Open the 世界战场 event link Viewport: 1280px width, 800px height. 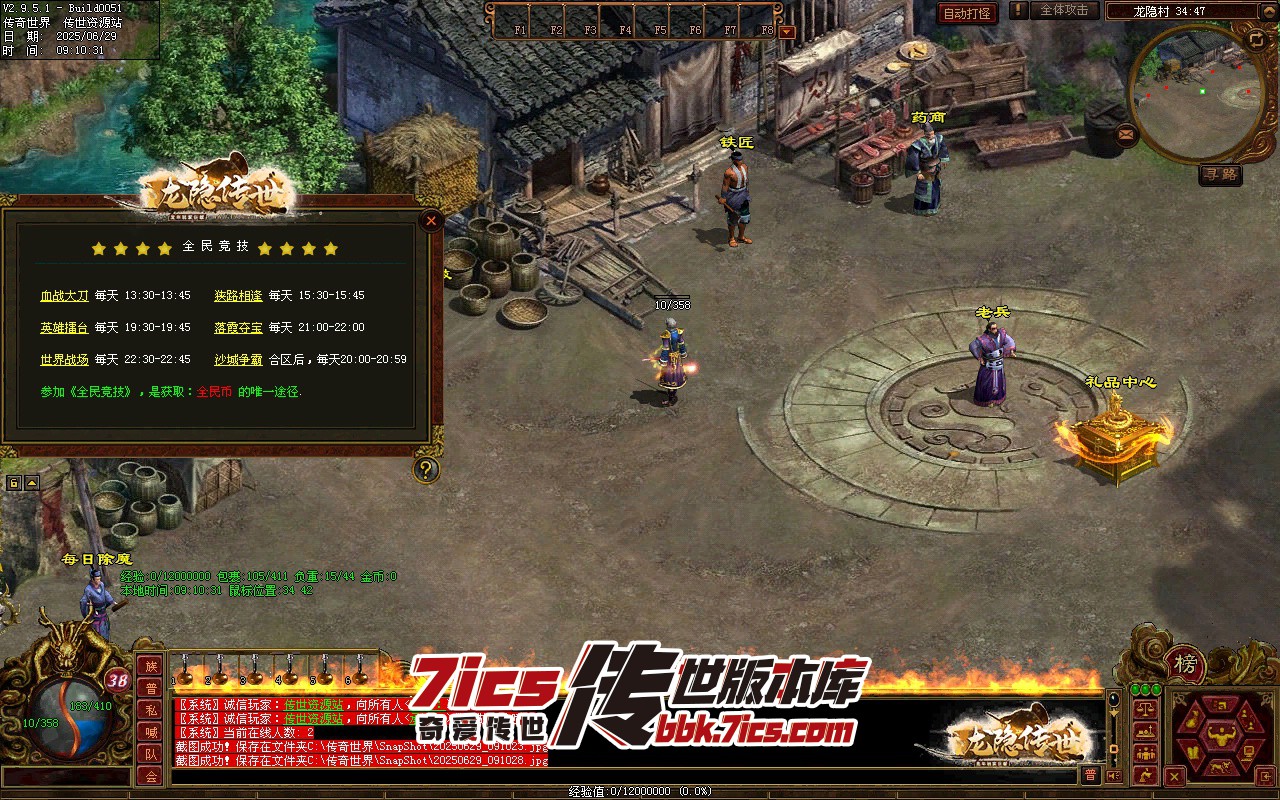pos(64,360)
